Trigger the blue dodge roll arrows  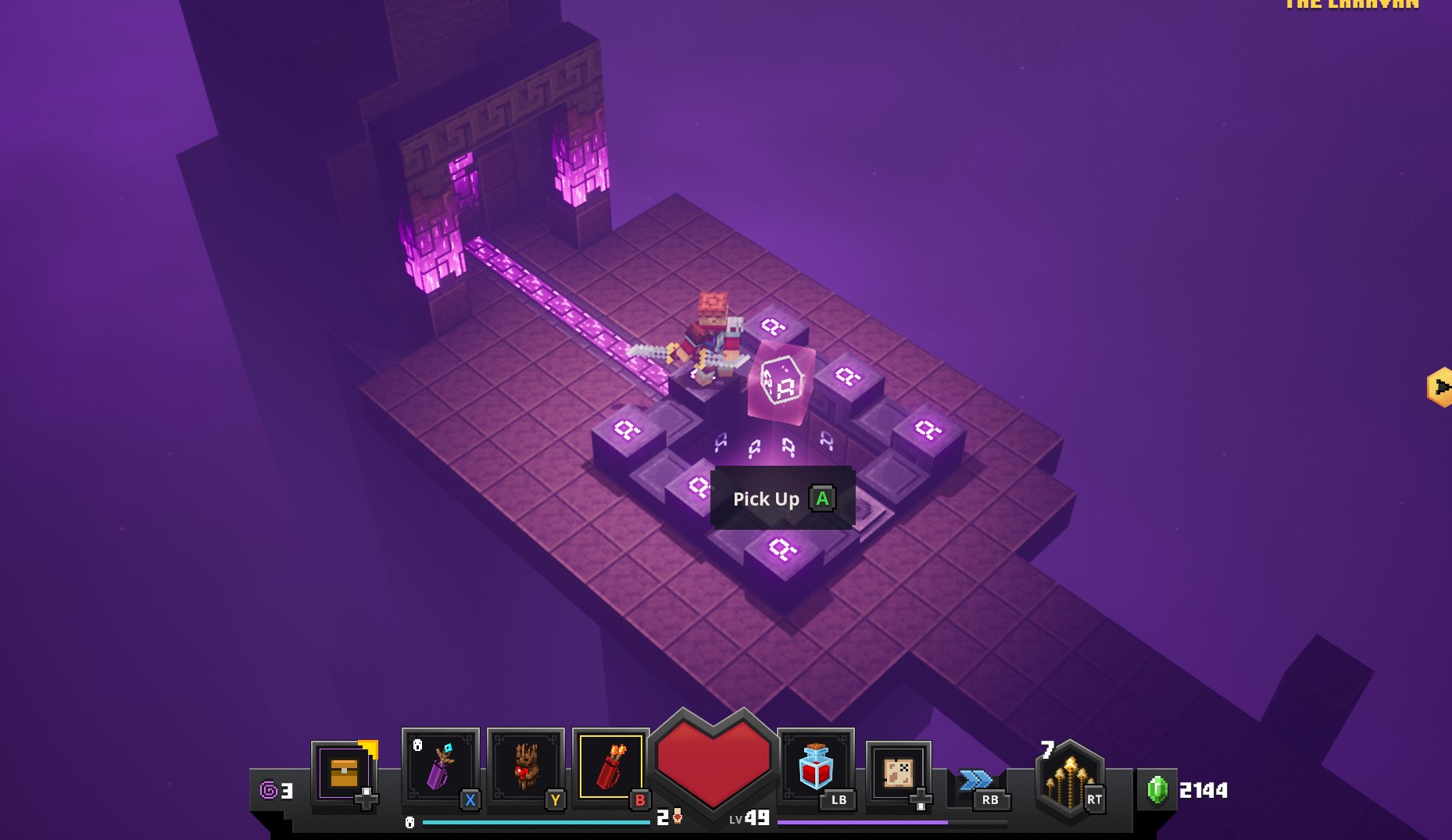pyautogui.click(x=975, y=780)
